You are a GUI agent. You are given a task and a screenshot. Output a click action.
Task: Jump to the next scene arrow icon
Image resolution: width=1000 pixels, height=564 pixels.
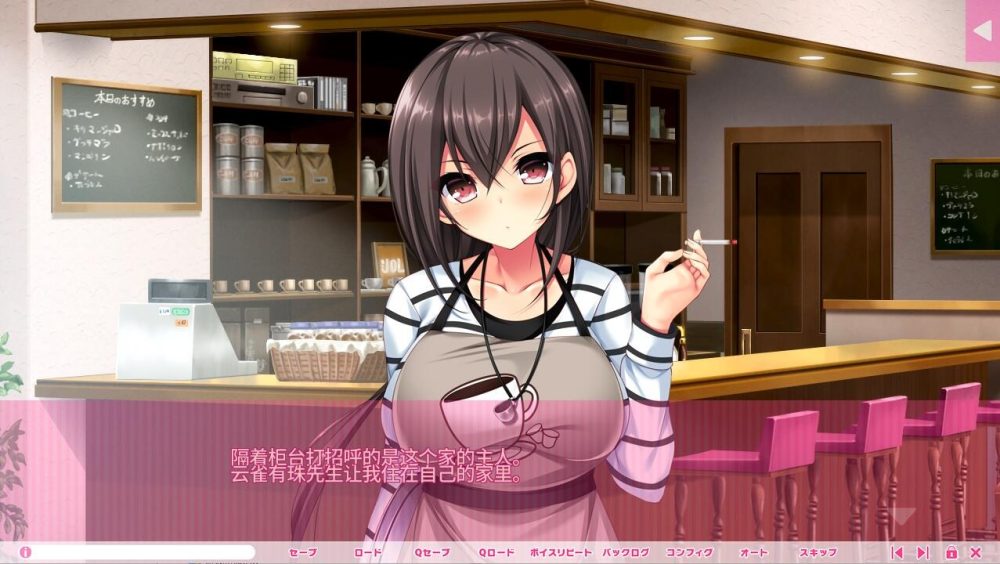[x=923, y=552]
